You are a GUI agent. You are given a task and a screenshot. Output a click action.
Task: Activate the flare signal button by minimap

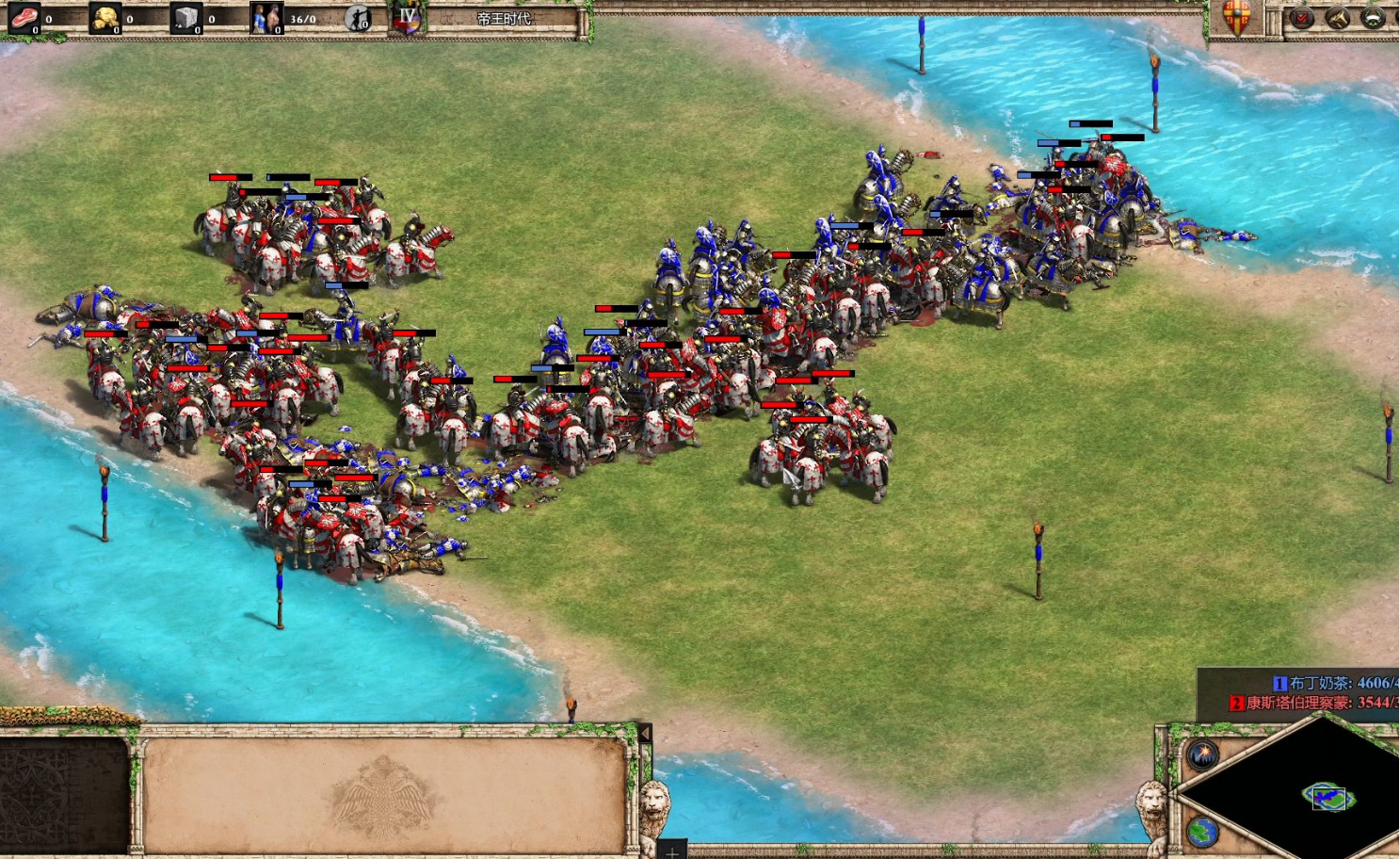click(1202, 754)
